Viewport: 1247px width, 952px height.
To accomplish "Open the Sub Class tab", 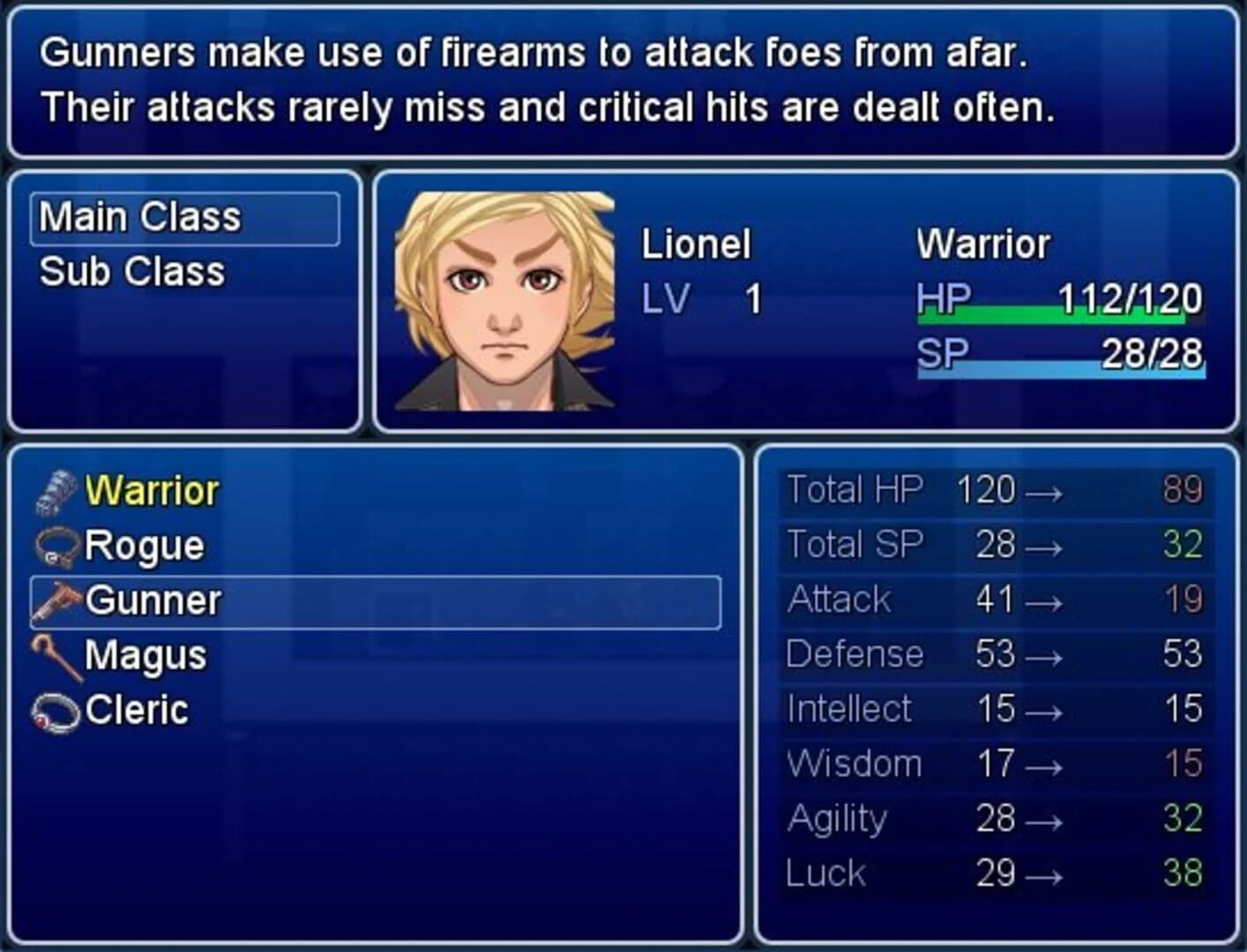I will pos(131,271).
